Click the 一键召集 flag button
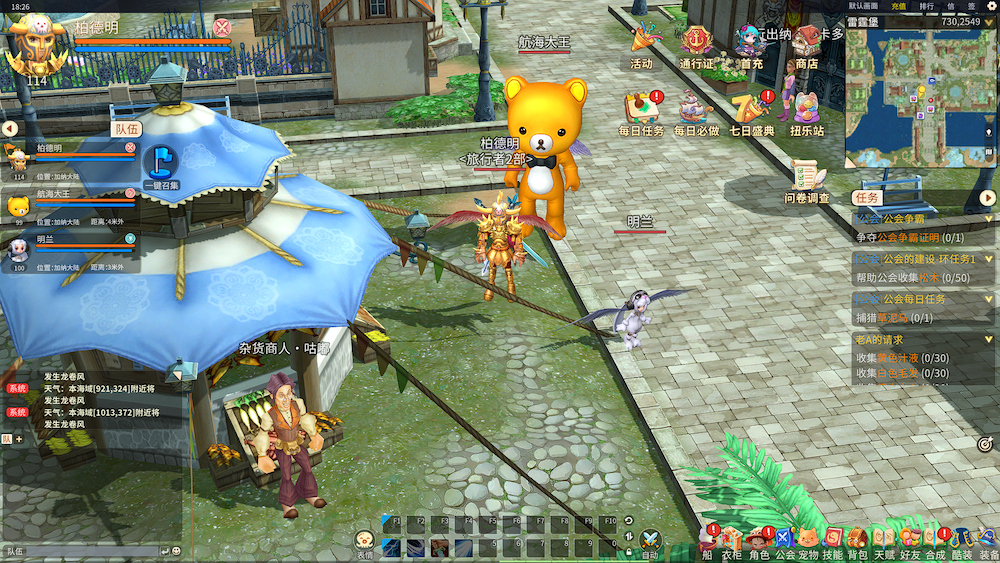1000x563 pixels. (160, 164)
